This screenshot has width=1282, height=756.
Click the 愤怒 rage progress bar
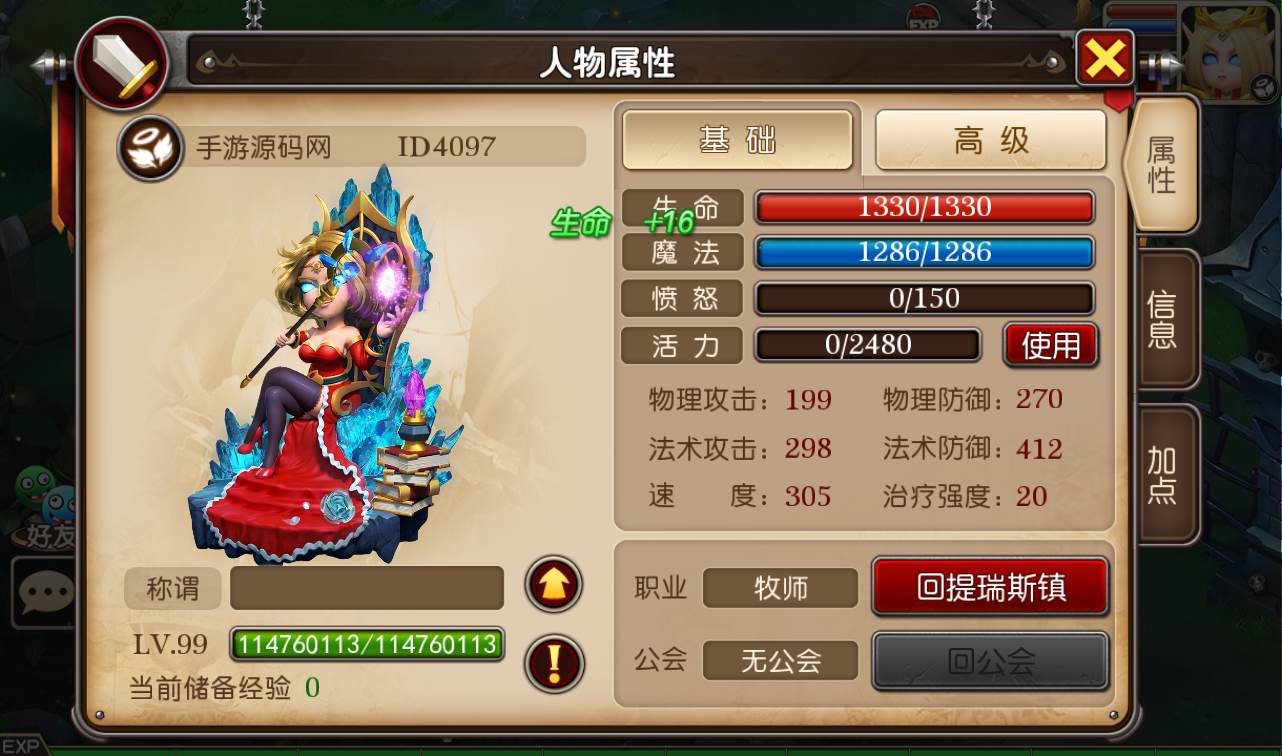[x=923, y=298]
